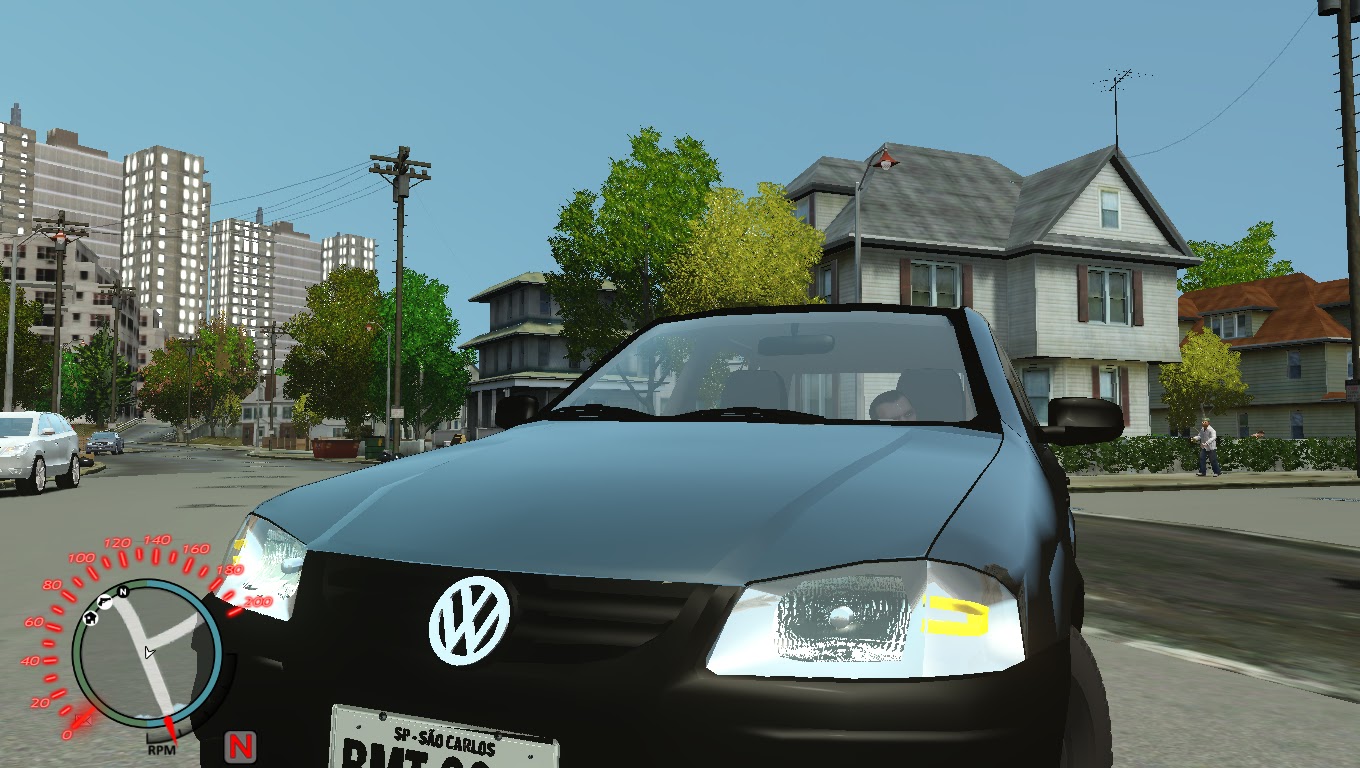Viewport: 1360px width, 768px height.
Task: Select the gun shop icon on the minimap
Action: click(105, 601)
